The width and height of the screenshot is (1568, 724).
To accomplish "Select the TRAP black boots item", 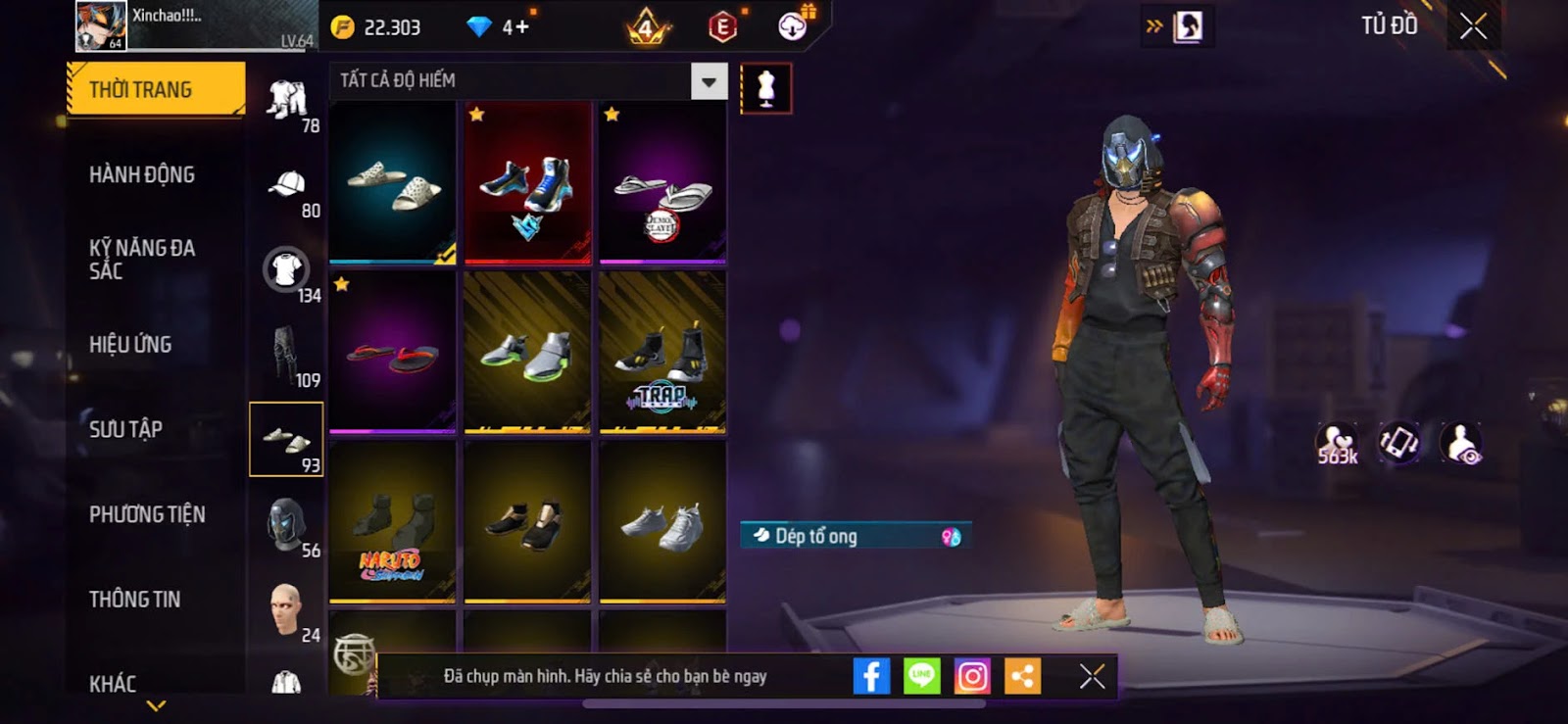I will pos(662,353).
